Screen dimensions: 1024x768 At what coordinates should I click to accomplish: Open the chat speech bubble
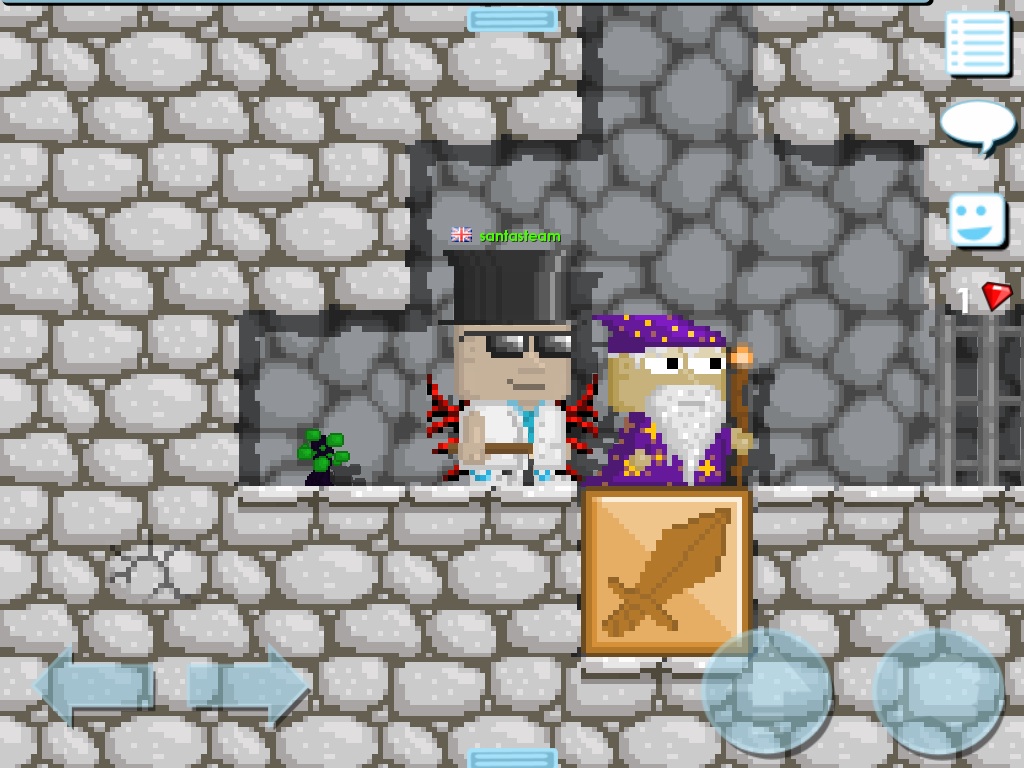pos(977,125)
